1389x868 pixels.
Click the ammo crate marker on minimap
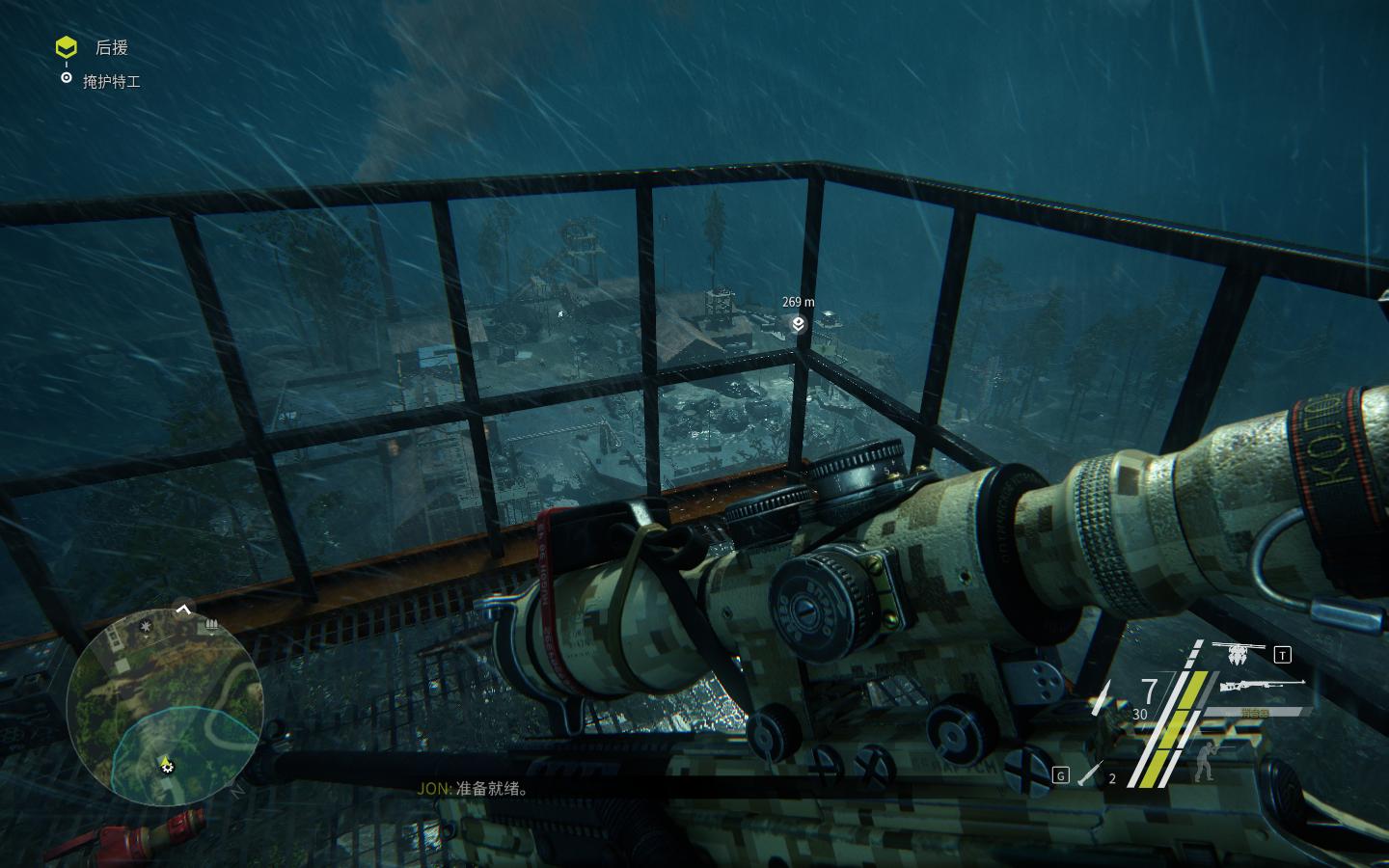209,626
